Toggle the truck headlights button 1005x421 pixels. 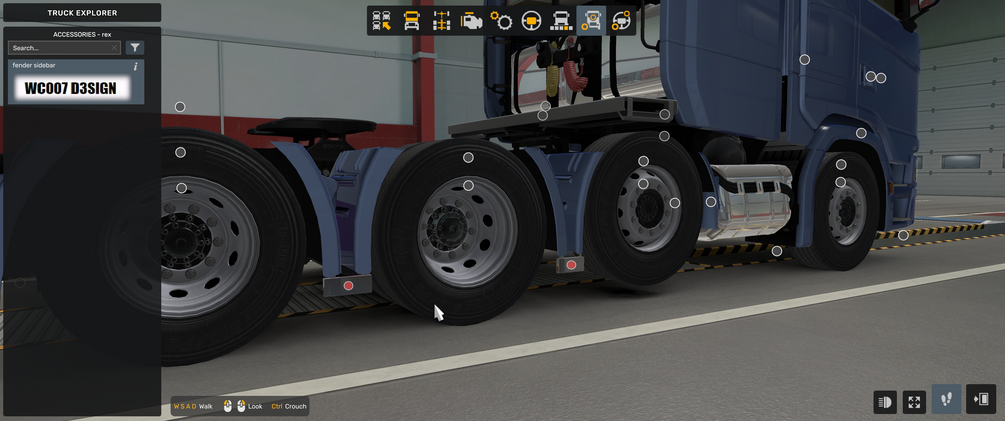pos(884,402)
